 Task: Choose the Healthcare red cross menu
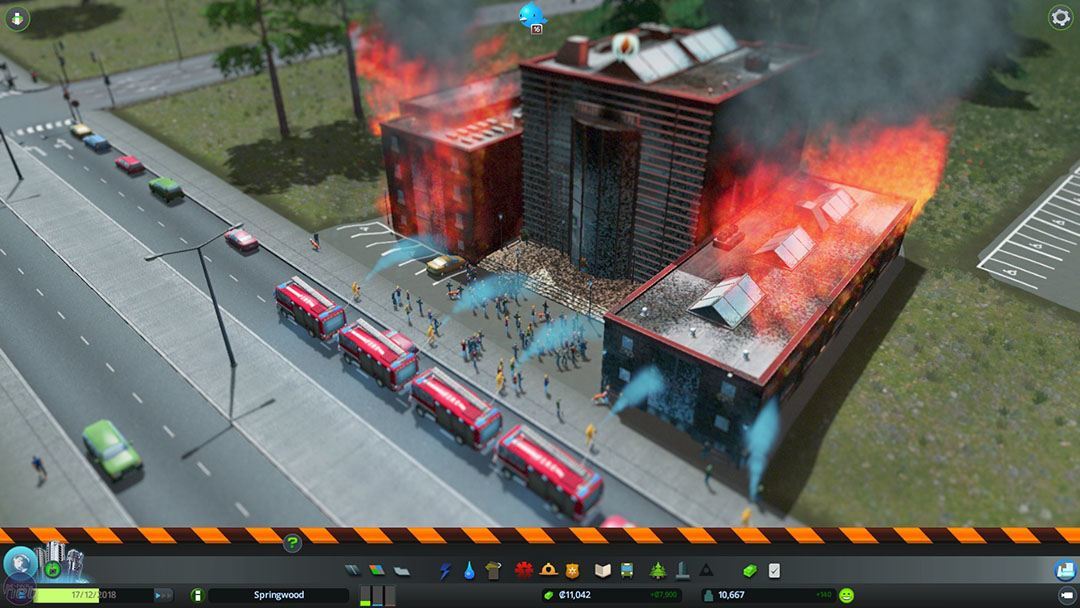tap(523, 570)
